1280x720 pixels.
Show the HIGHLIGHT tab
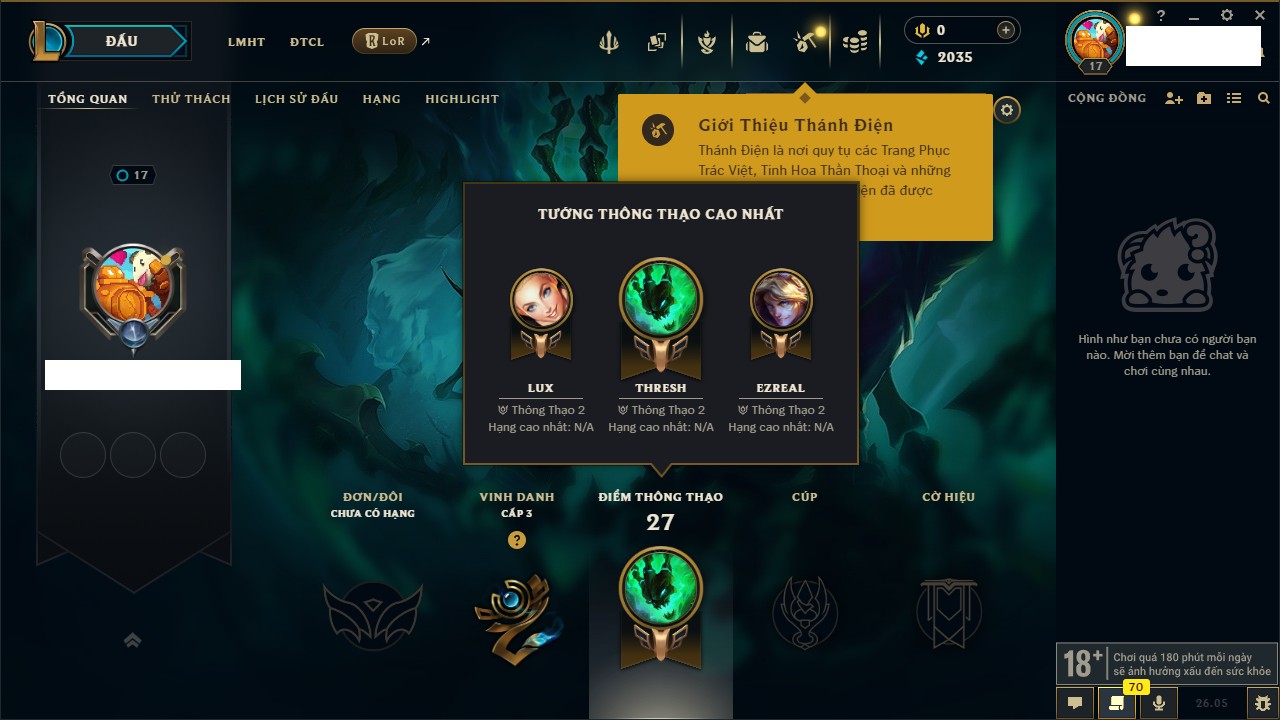tap(461, 99)
